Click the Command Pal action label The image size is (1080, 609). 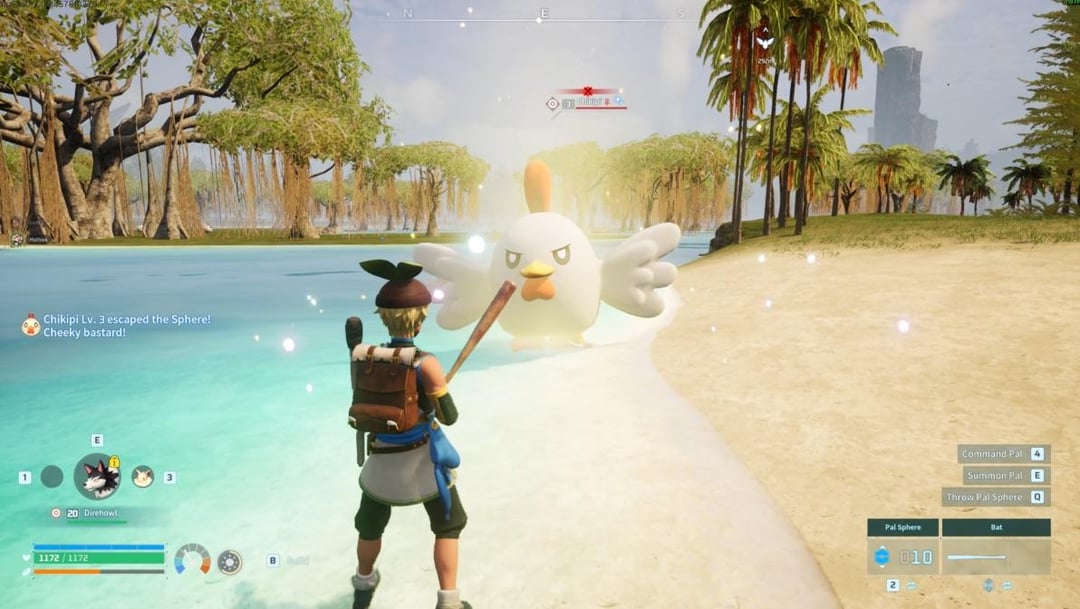pyautogui.click(x=994, y=454)
